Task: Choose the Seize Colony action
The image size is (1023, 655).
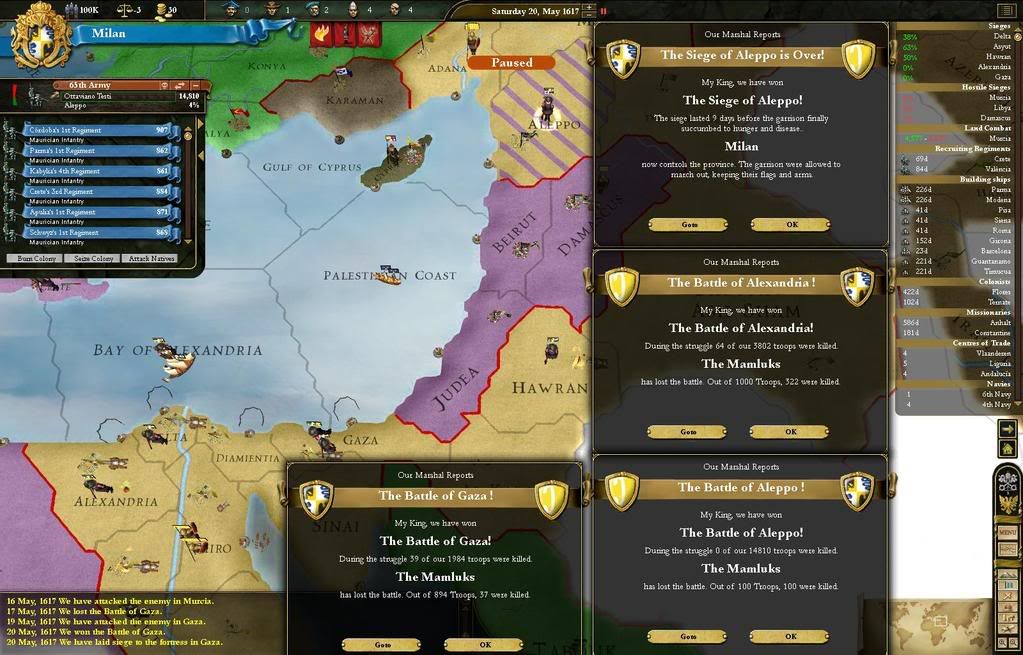Action: click(x=92, y=258)
